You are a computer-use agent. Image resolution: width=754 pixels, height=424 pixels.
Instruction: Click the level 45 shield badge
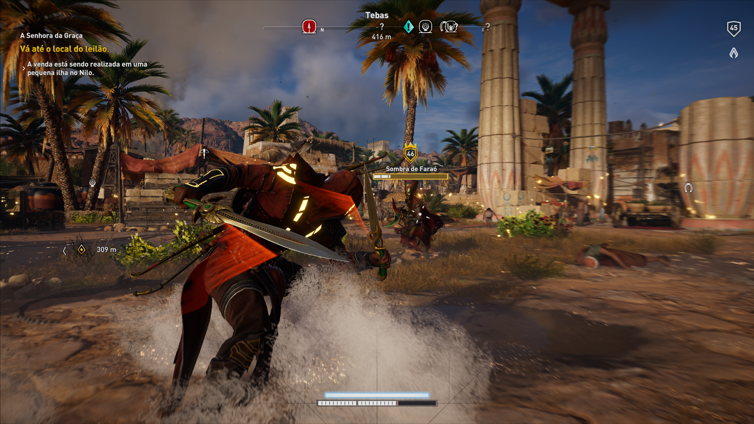coord(733,28)
